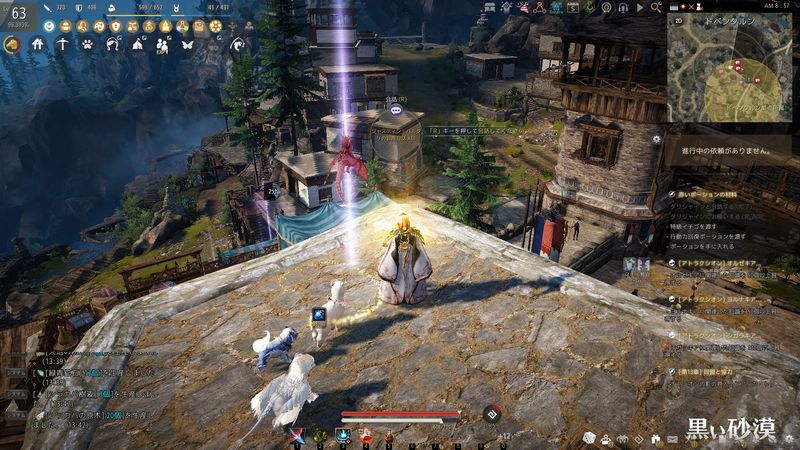
Task: Select the butterwing fairy icon
Action: pyautogui.click(x=187, y=44)
